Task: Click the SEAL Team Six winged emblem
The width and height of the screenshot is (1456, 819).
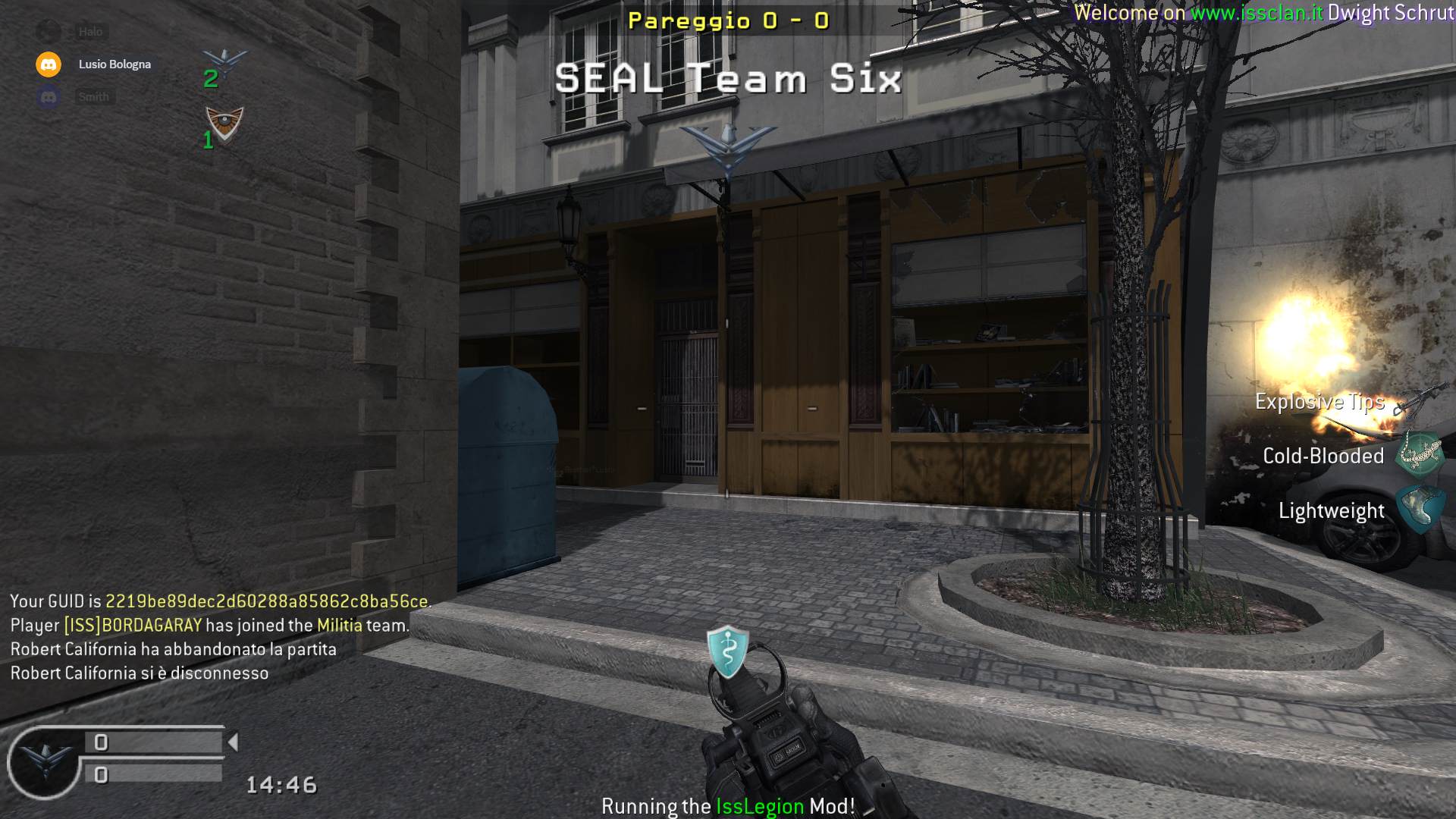Action: pos(728,149)
